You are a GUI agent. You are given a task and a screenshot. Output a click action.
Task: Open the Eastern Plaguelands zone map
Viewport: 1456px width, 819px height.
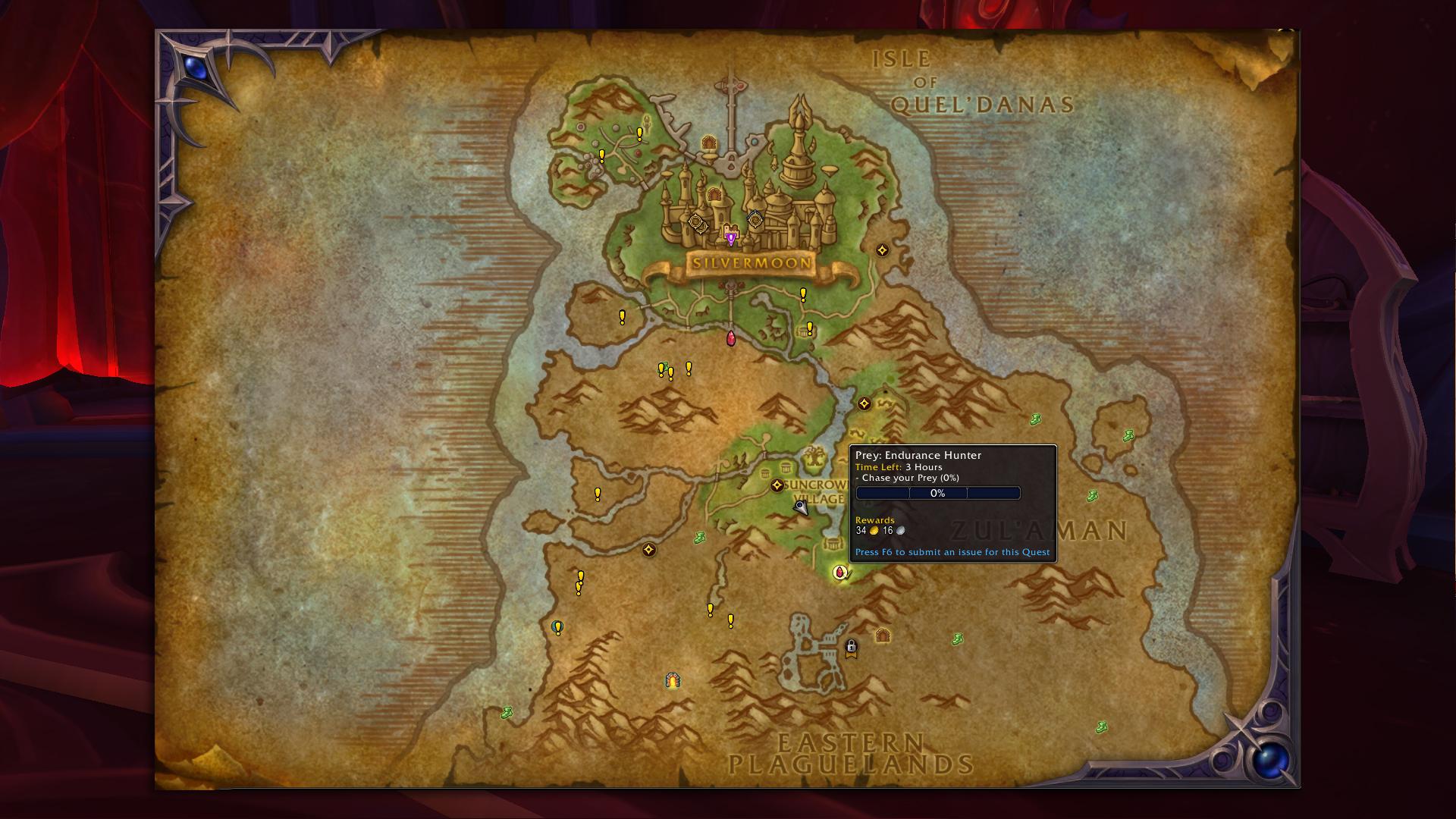[850, 753]
